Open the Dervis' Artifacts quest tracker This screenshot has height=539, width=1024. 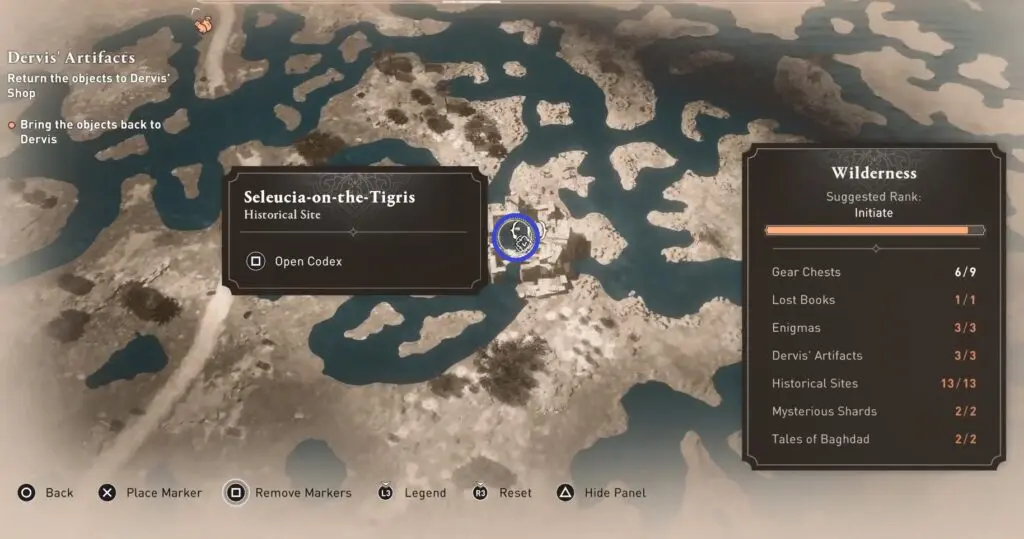71,59
